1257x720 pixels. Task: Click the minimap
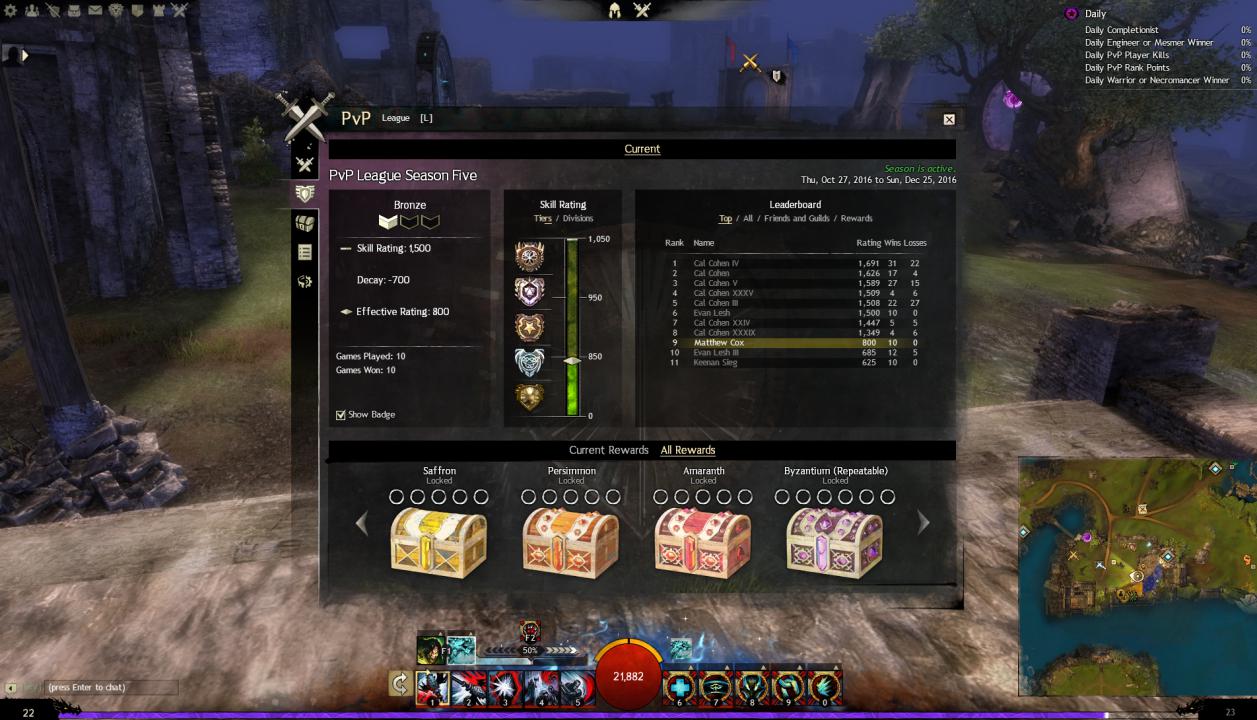pos(1137,576)
